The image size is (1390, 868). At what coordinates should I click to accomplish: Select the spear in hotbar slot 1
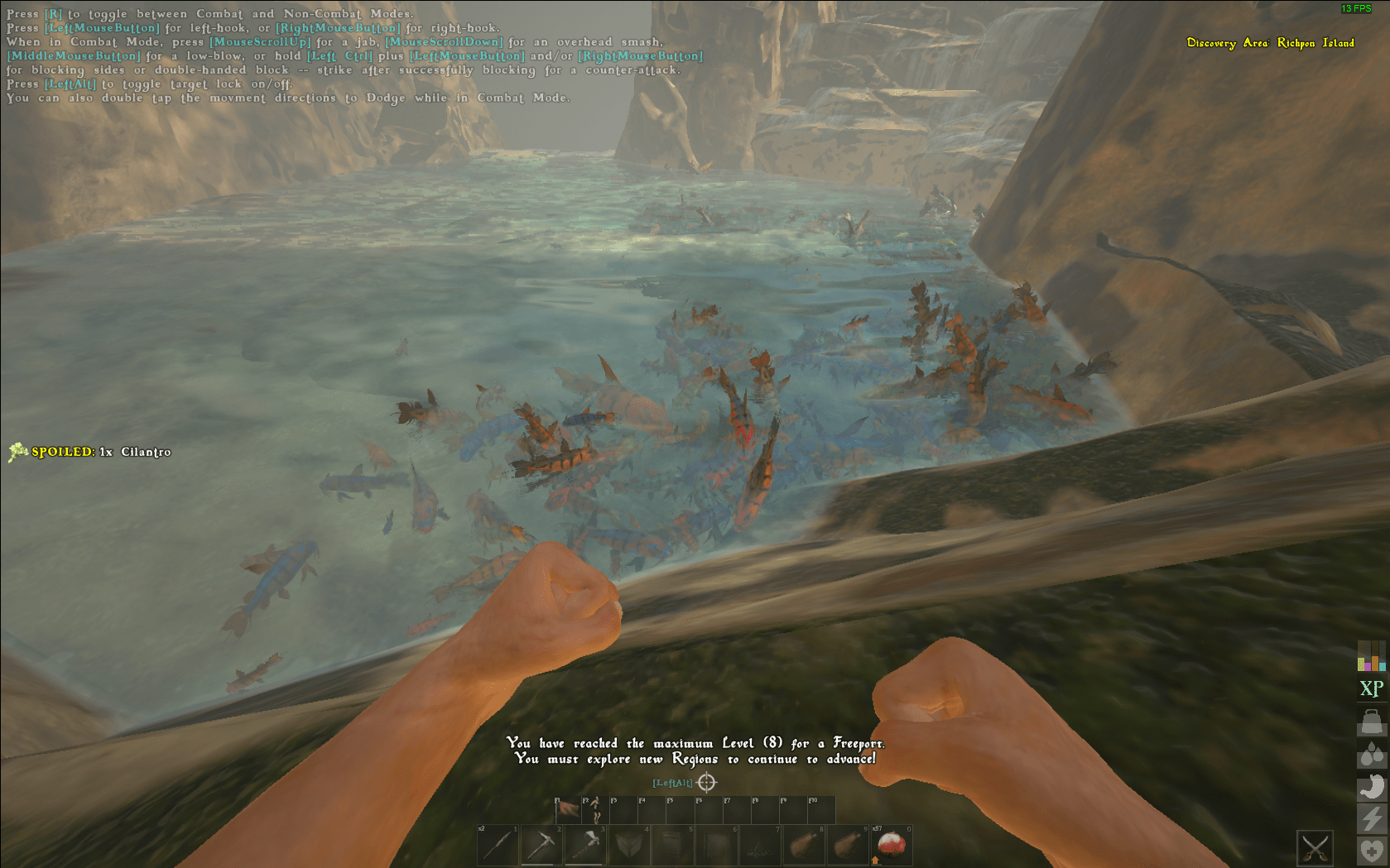(497, 844)
